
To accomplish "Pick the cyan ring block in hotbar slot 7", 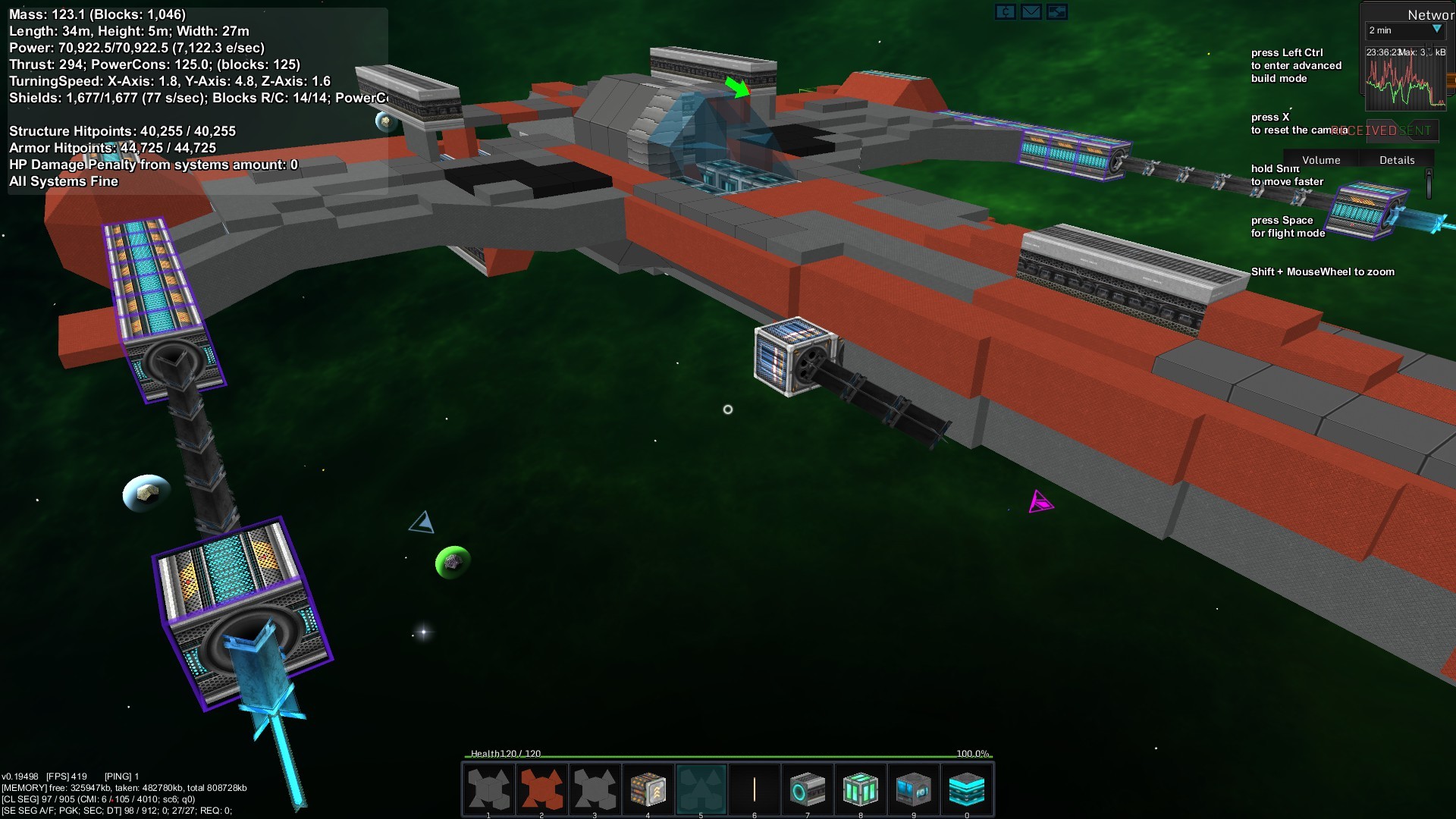I will [807, 789].
